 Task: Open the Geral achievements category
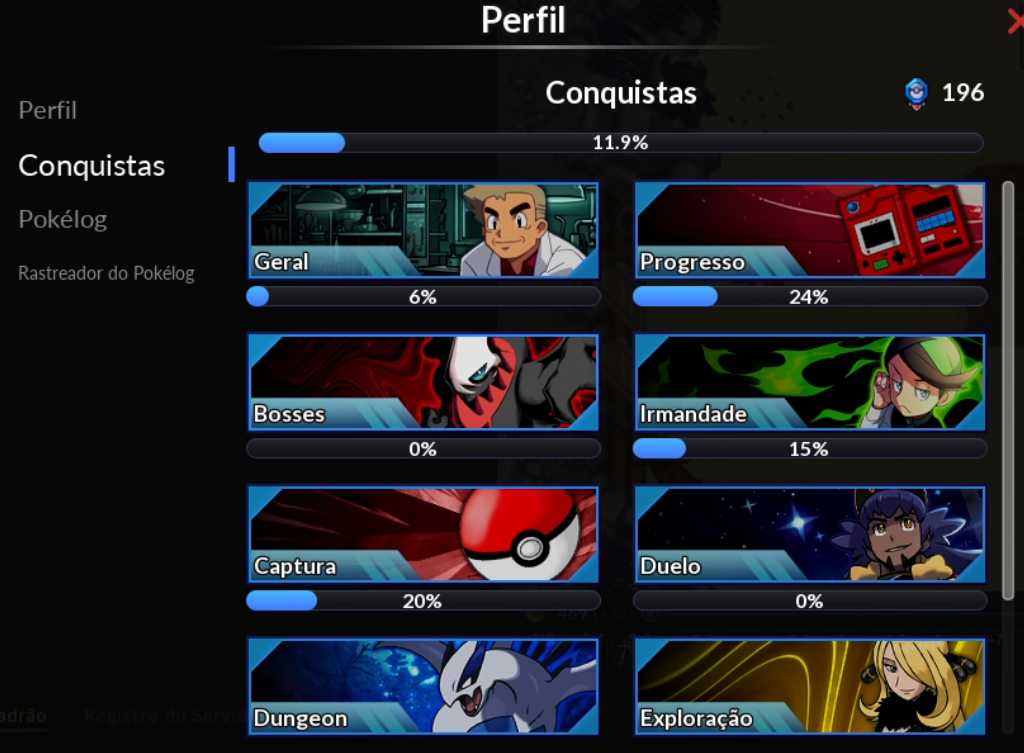[422, 230]
